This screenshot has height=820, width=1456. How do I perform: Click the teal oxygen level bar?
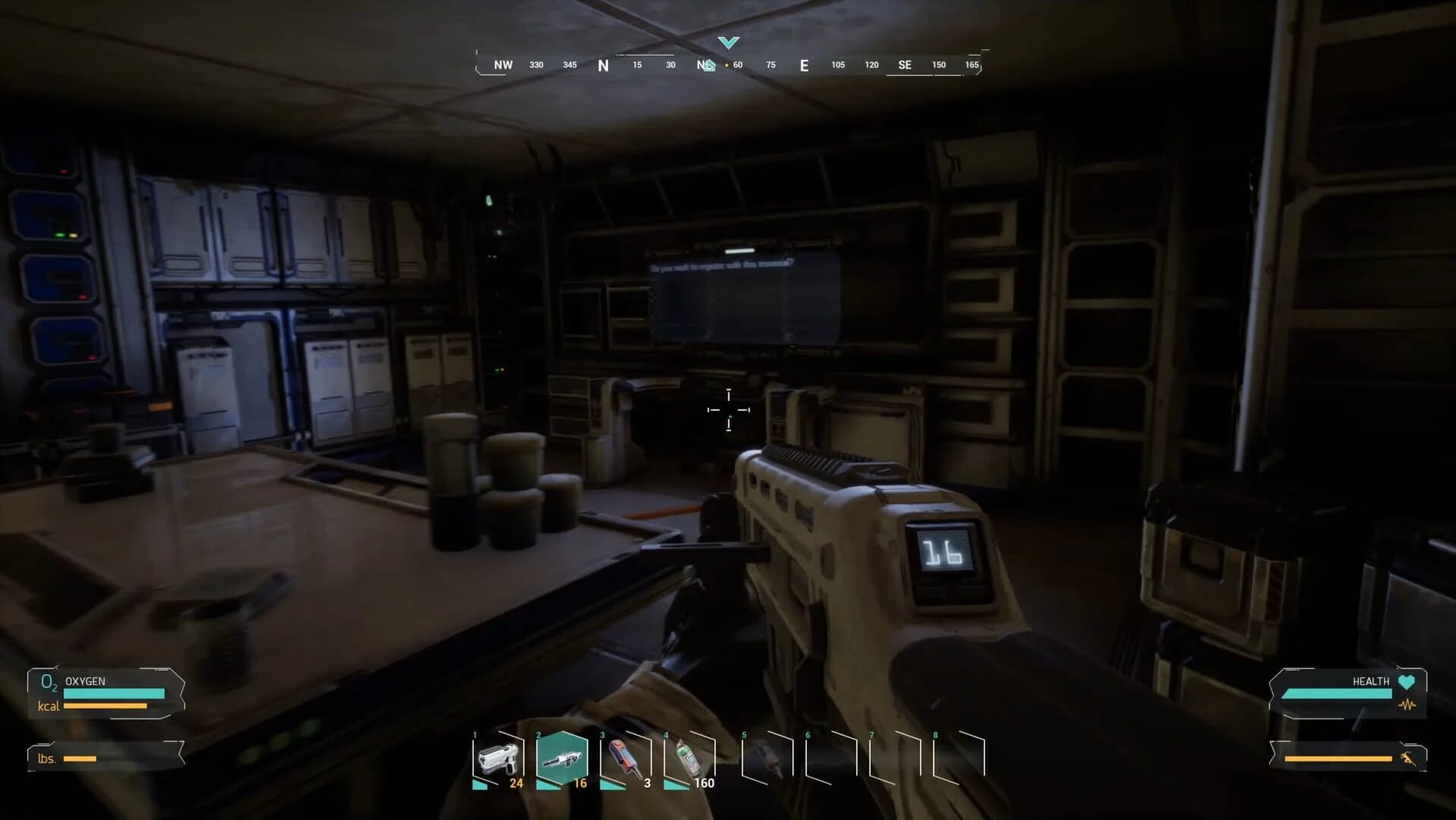[x=114, y=693]
